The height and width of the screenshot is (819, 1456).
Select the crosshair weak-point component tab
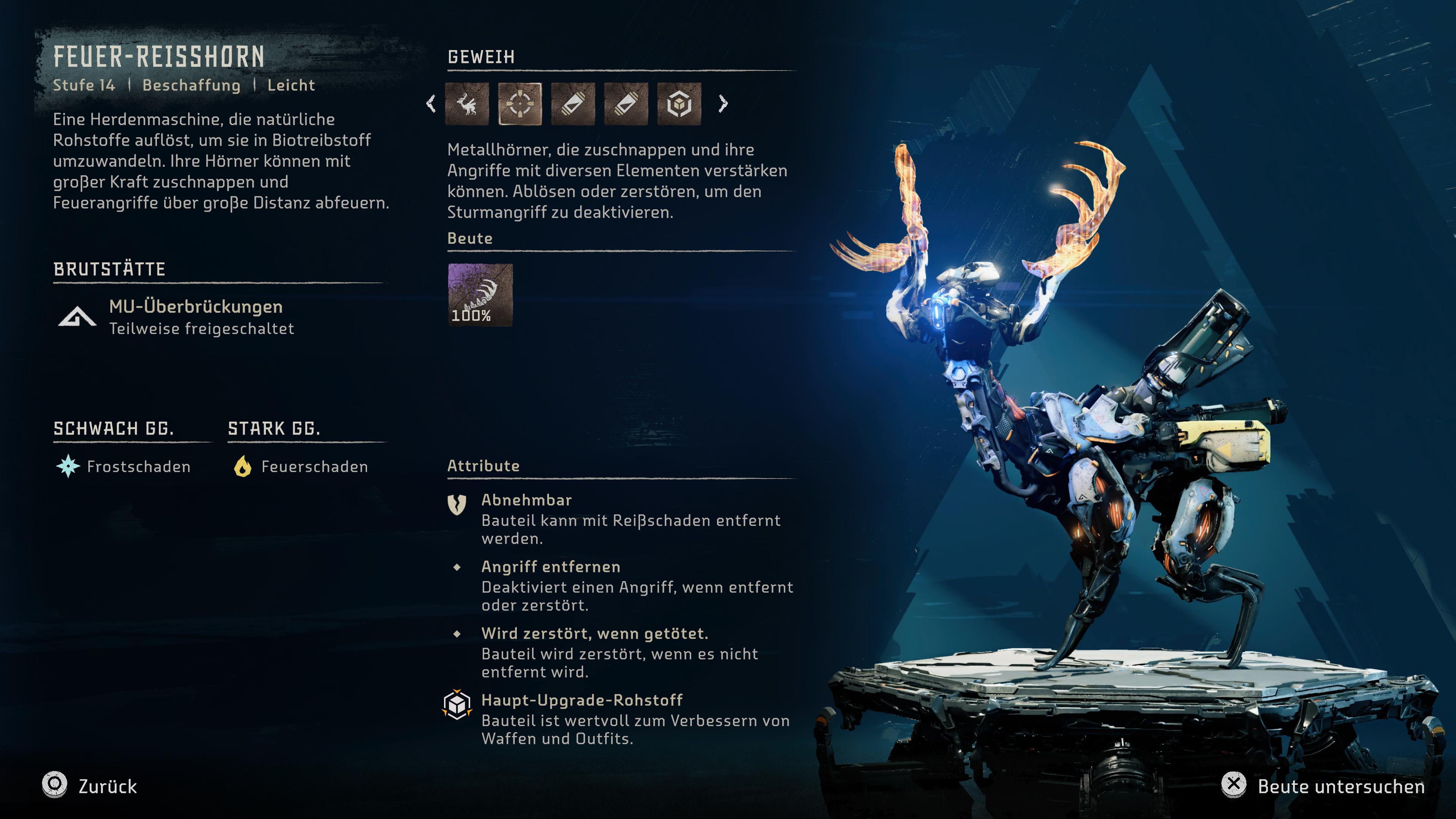click(x=520, y=104)
